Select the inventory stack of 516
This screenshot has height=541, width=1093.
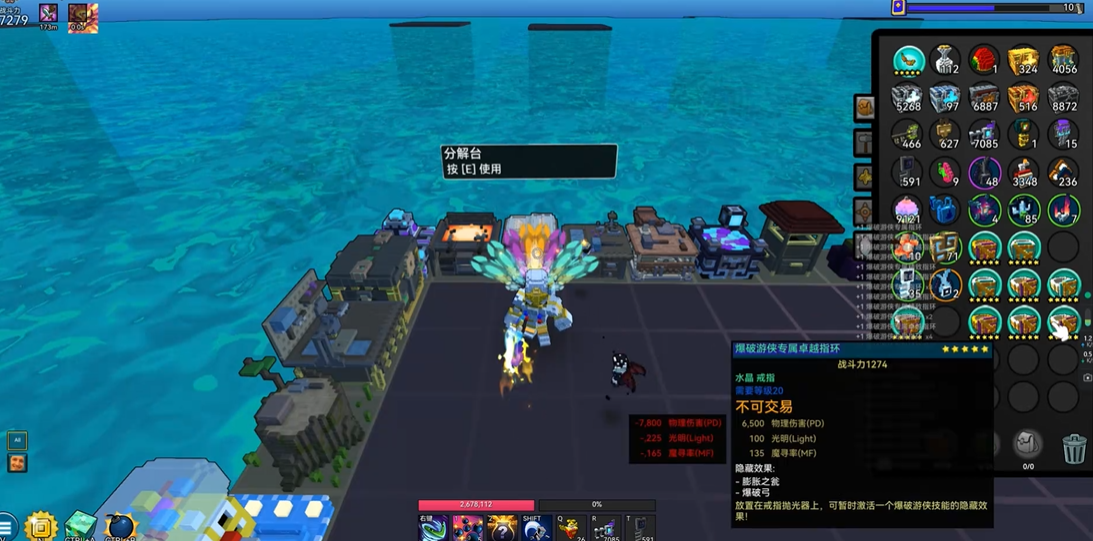coord(1023,99)
